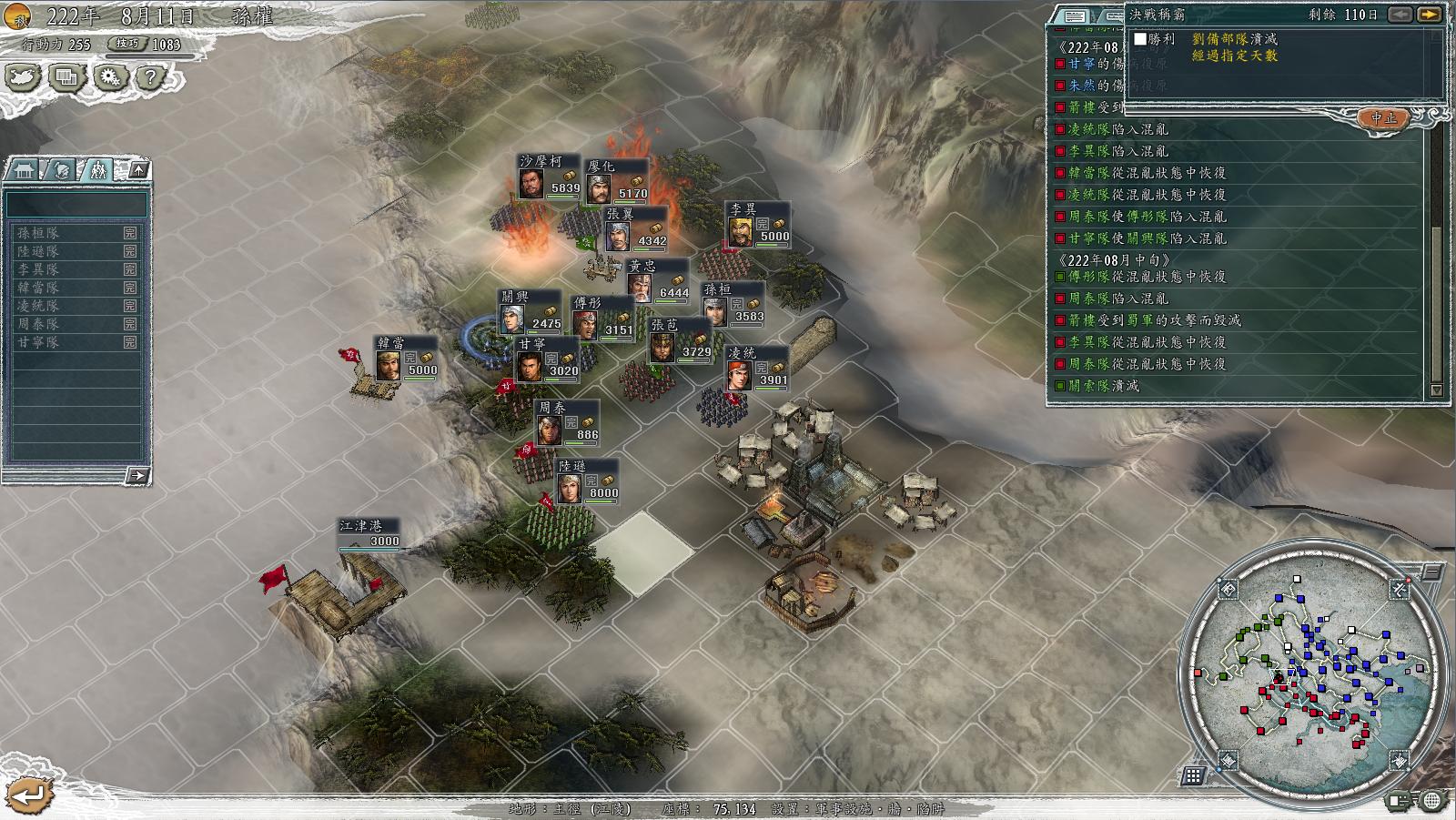Open the question mark help button
Image resolution: width=1456 pixels, height=820 pixels.
(150, 77)
